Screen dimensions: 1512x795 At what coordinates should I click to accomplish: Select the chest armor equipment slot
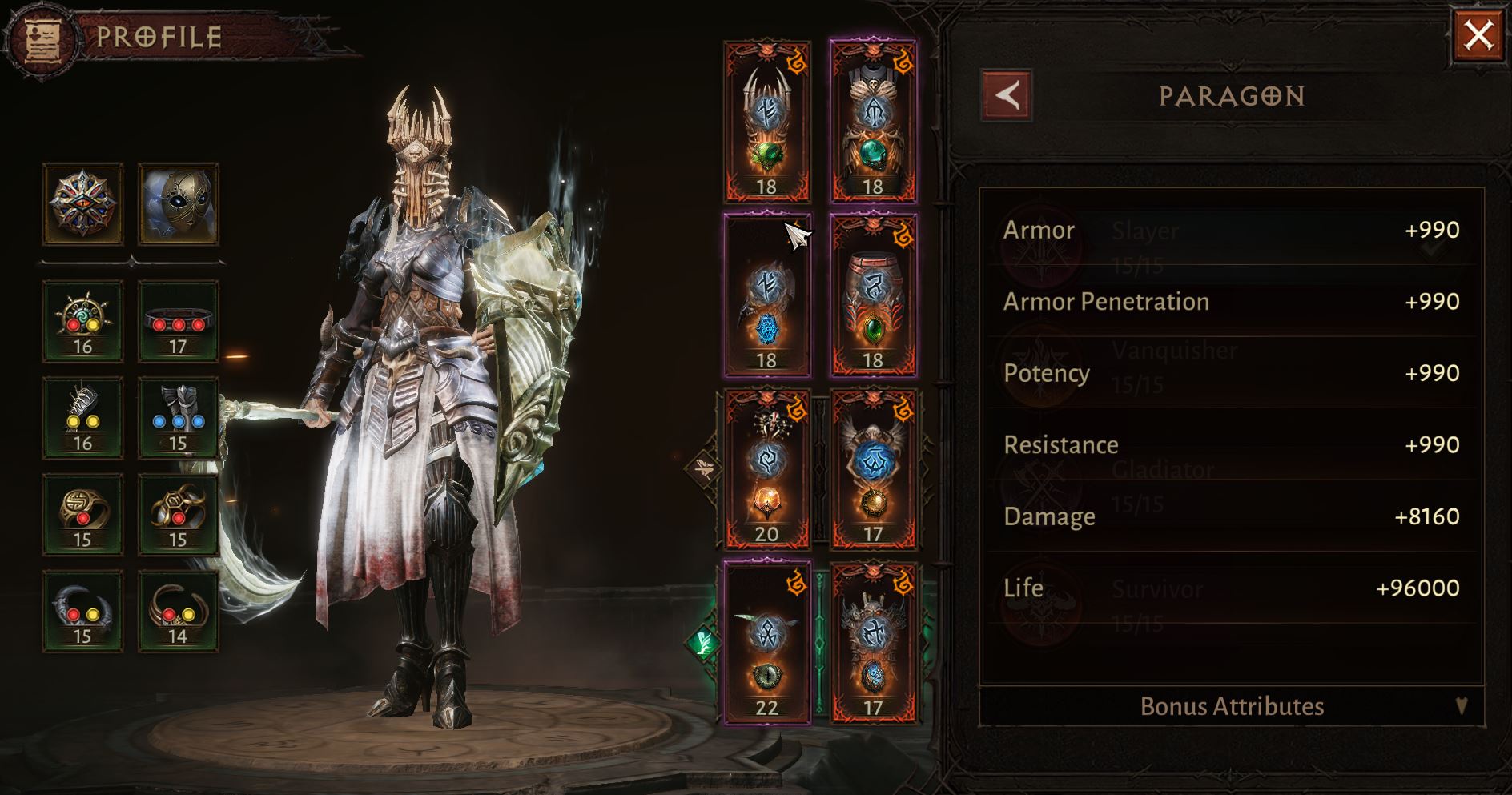tap(873, 121)
